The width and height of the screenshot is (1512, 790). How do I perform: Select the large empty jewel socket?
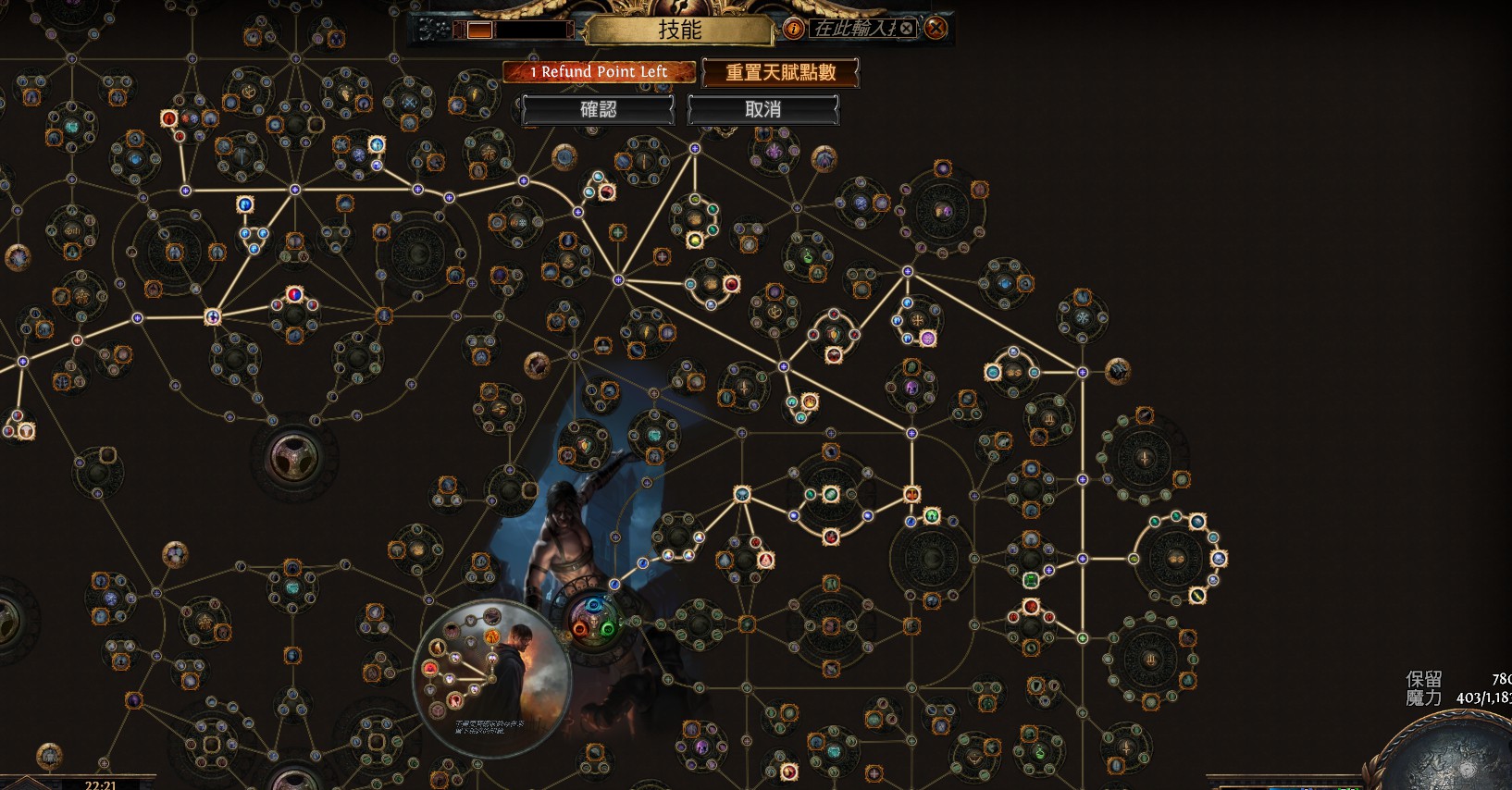[x=293, y=456]
